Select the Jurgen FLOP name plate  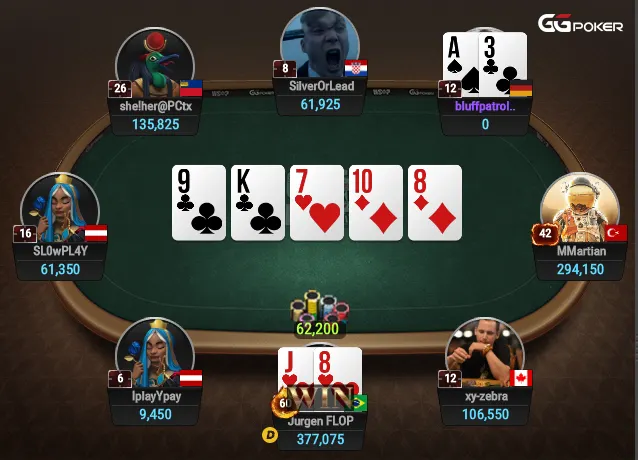(x=320, y=421)
